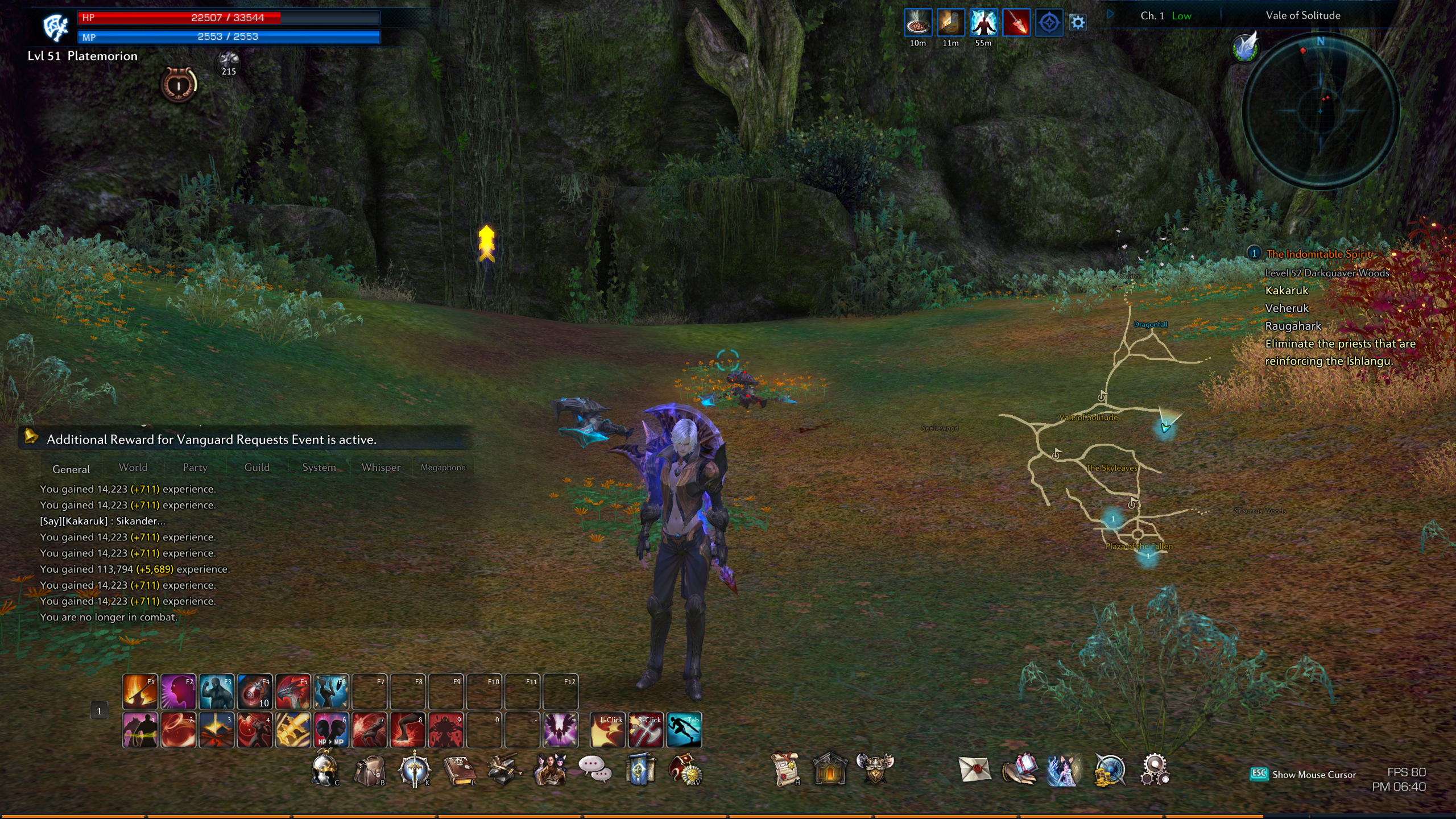Trigger the purple winged skill in the equals slot
The height and width of the screenshot is (819, 1456).
(x=560, y=730)
